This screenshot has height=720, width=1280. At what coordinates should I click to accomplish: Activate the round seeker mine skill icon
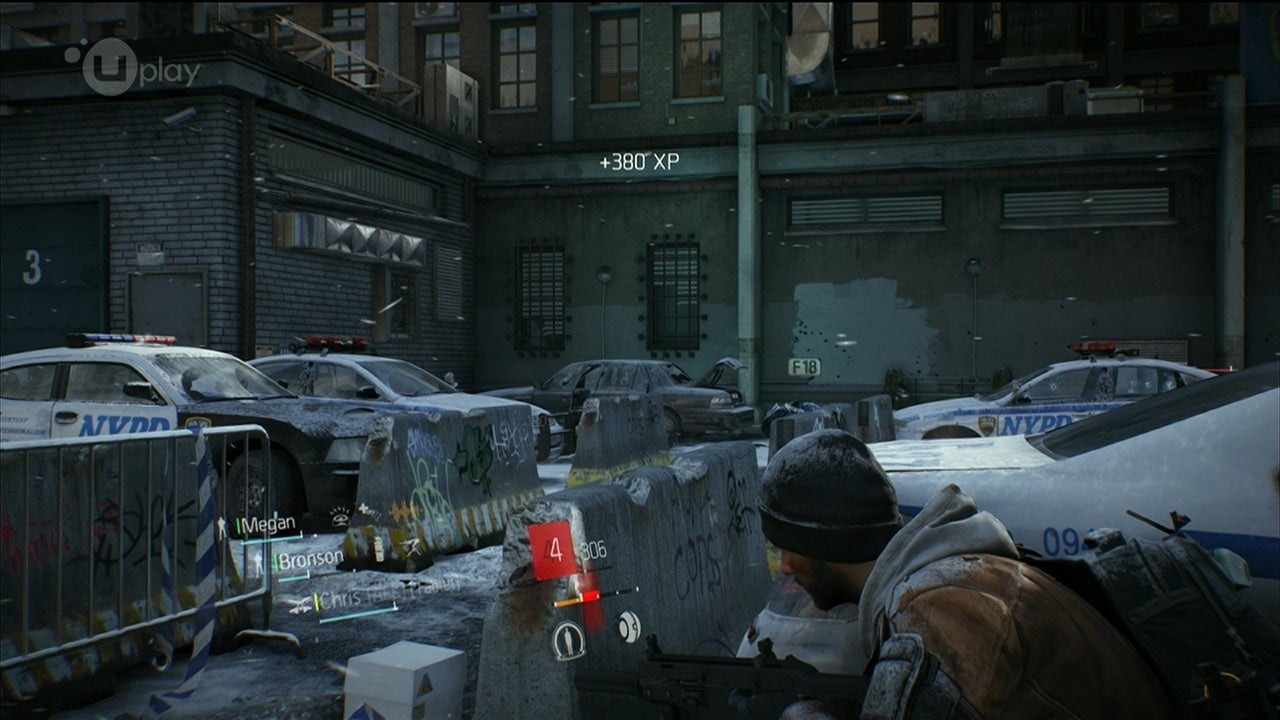(628, 627)
